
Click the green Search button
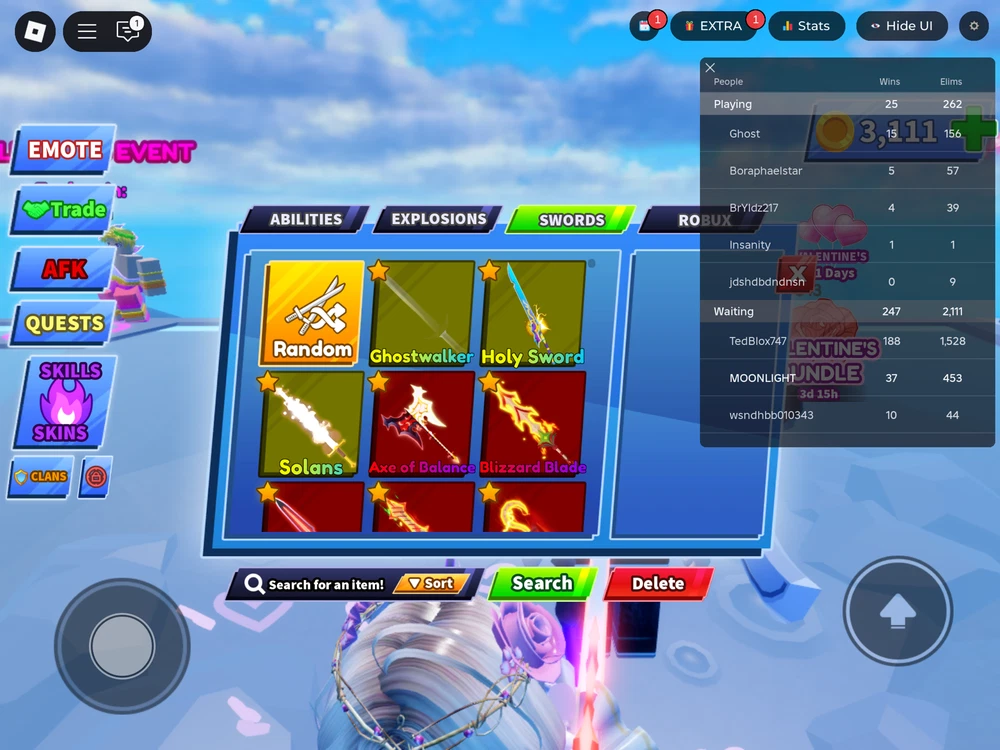tap(542, 584)
